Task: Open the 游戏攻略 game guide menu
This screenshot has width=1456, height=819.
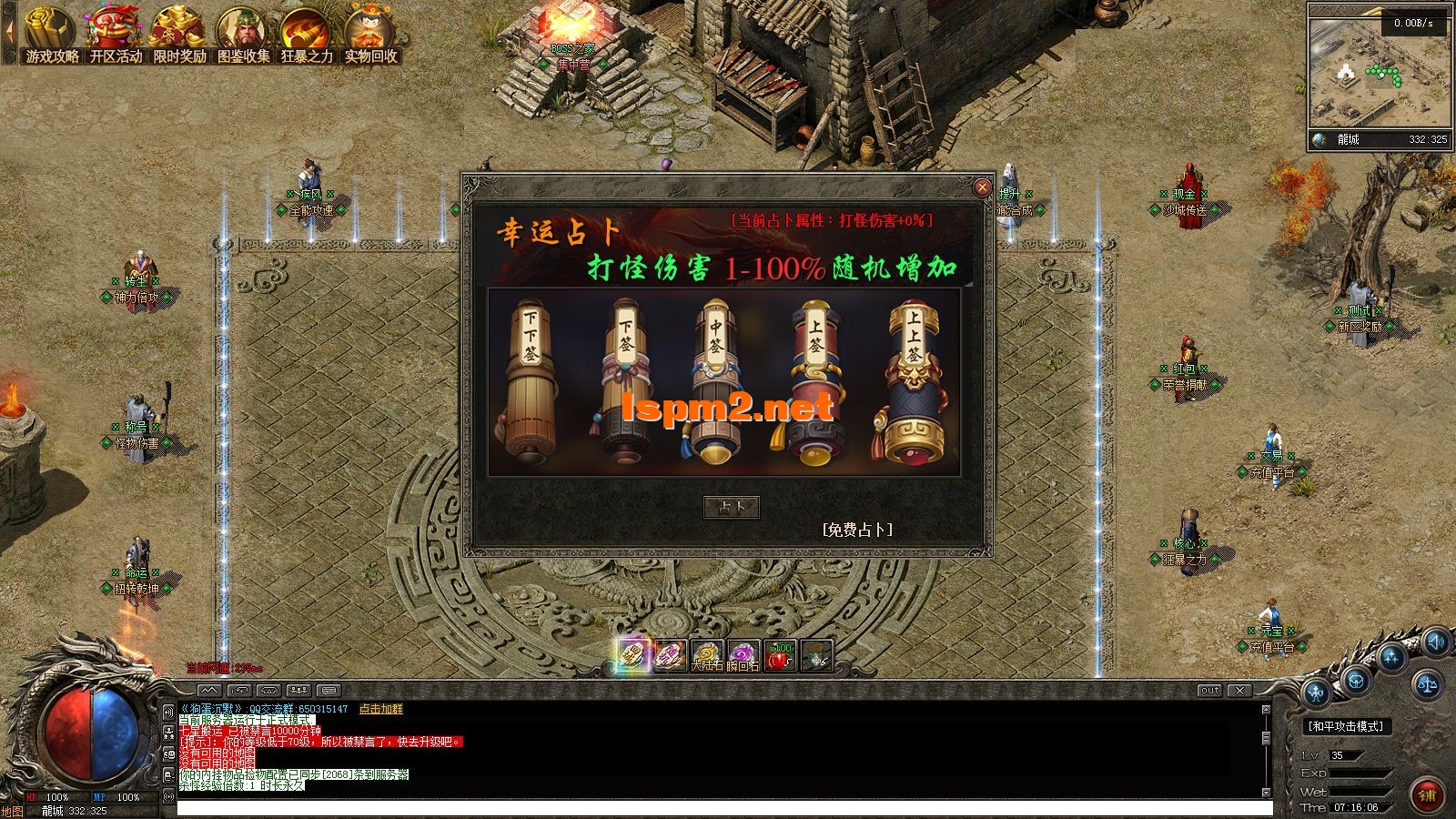Action: click(x=51, y=37)
